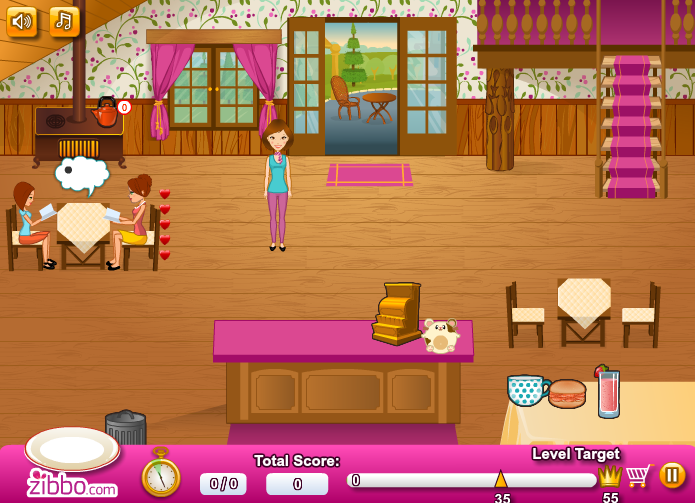Select the burger on the serving counter
The height and width of the screenshot is (503, 695).
pos(567,393)
